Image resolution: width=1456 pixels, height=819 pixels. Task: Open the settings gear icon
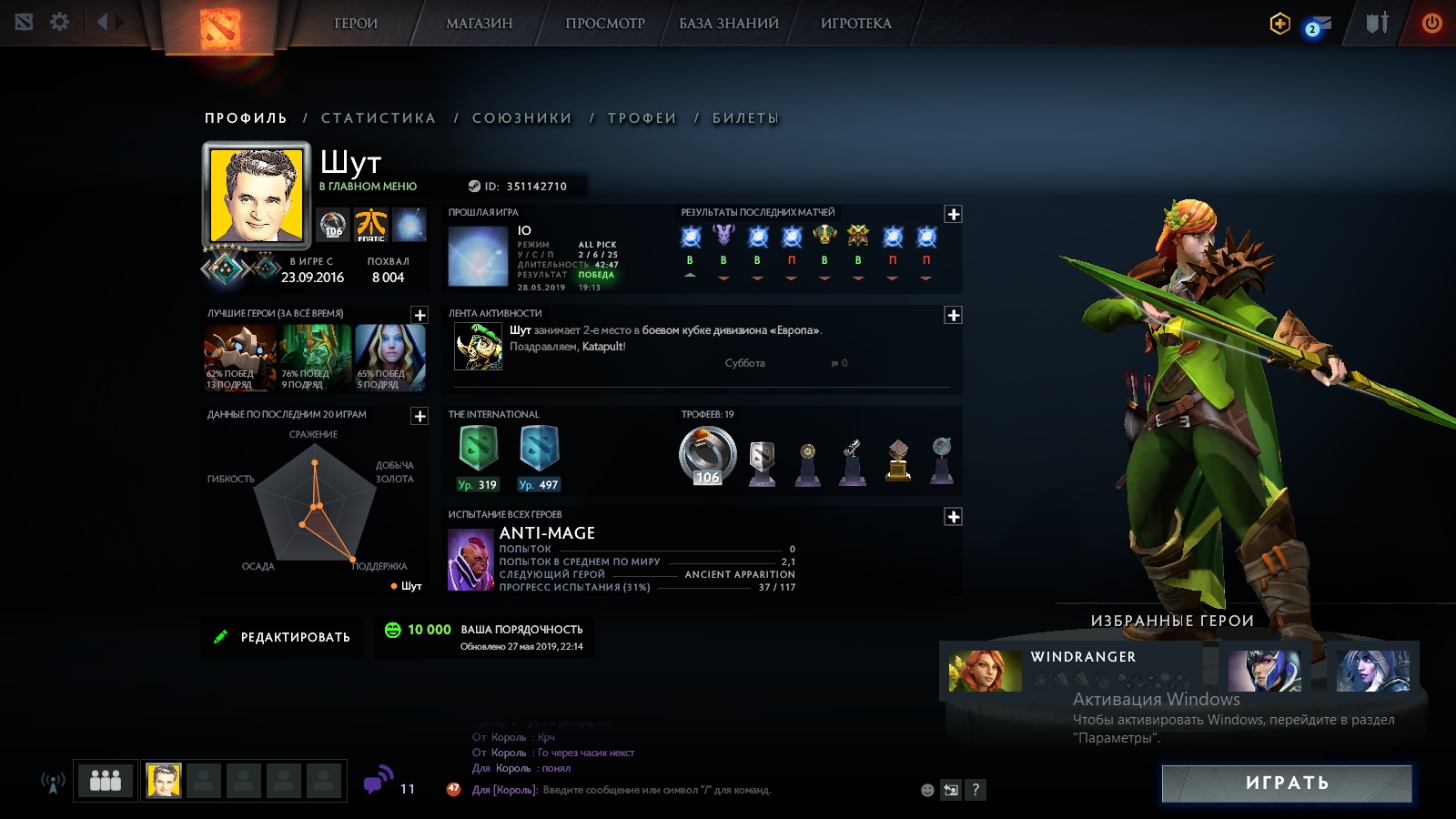[x=60, y=22]
